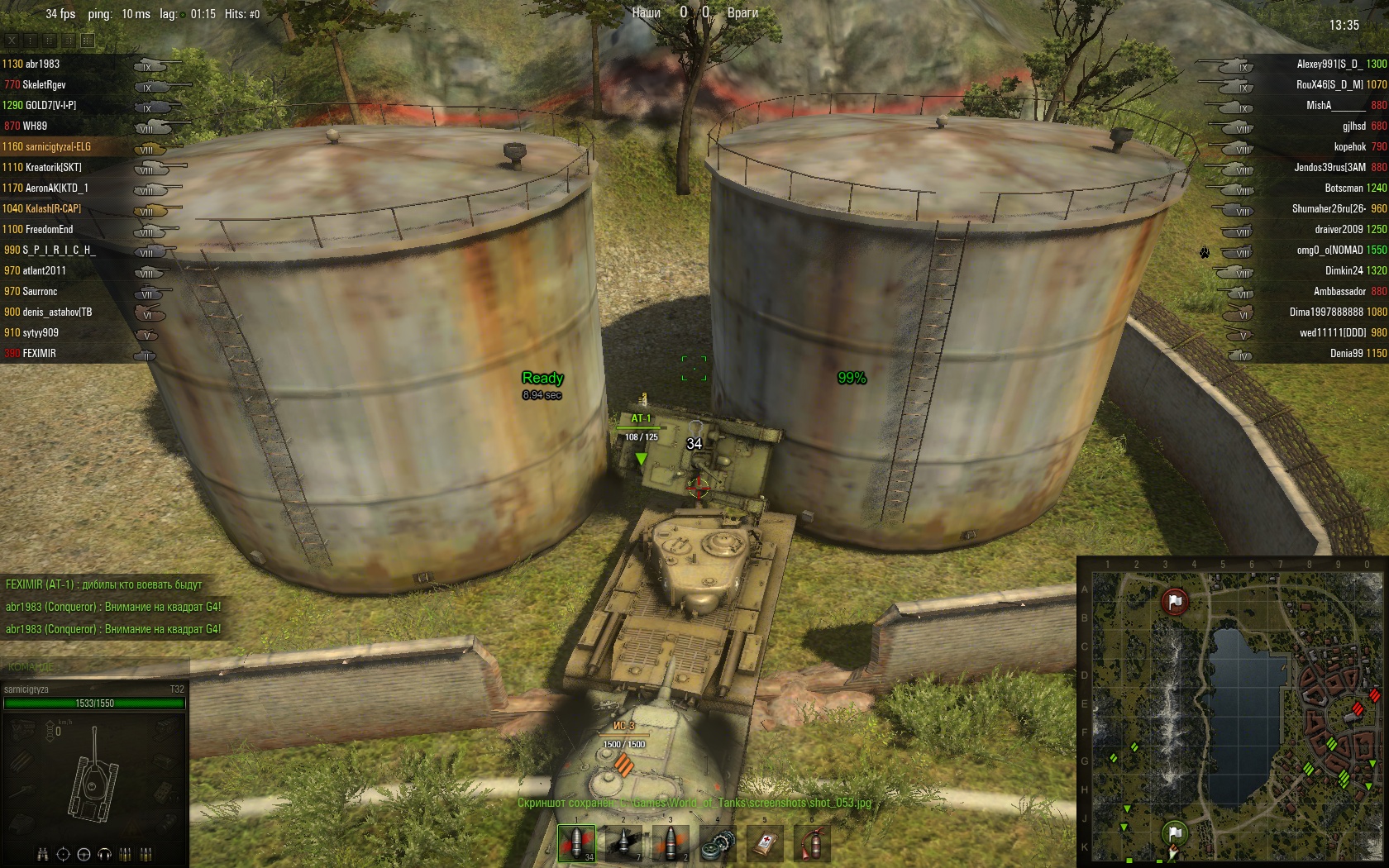Screen dimensions: 1389x868
Task: Select enemy omg0_o in the enemy list
Action: (1329, 250)
